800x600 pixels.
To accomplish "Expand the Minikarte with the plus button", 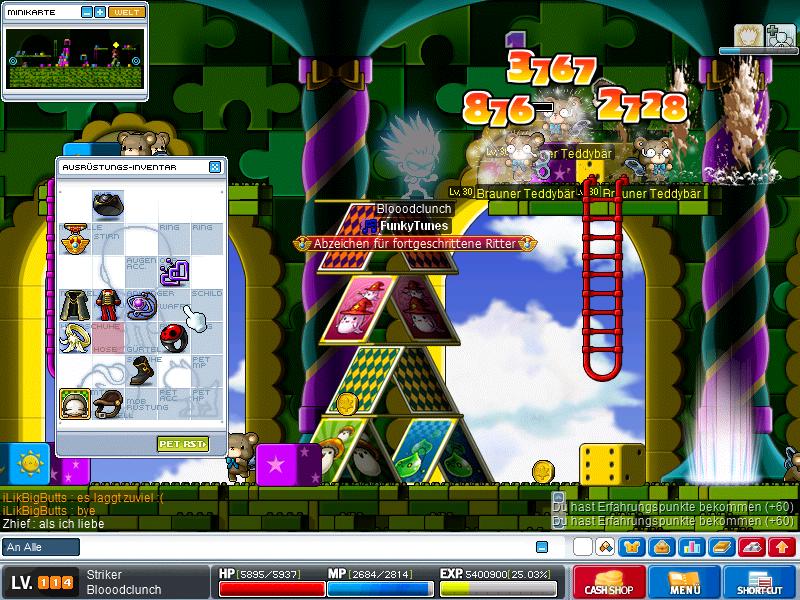I will click(100, 12).
